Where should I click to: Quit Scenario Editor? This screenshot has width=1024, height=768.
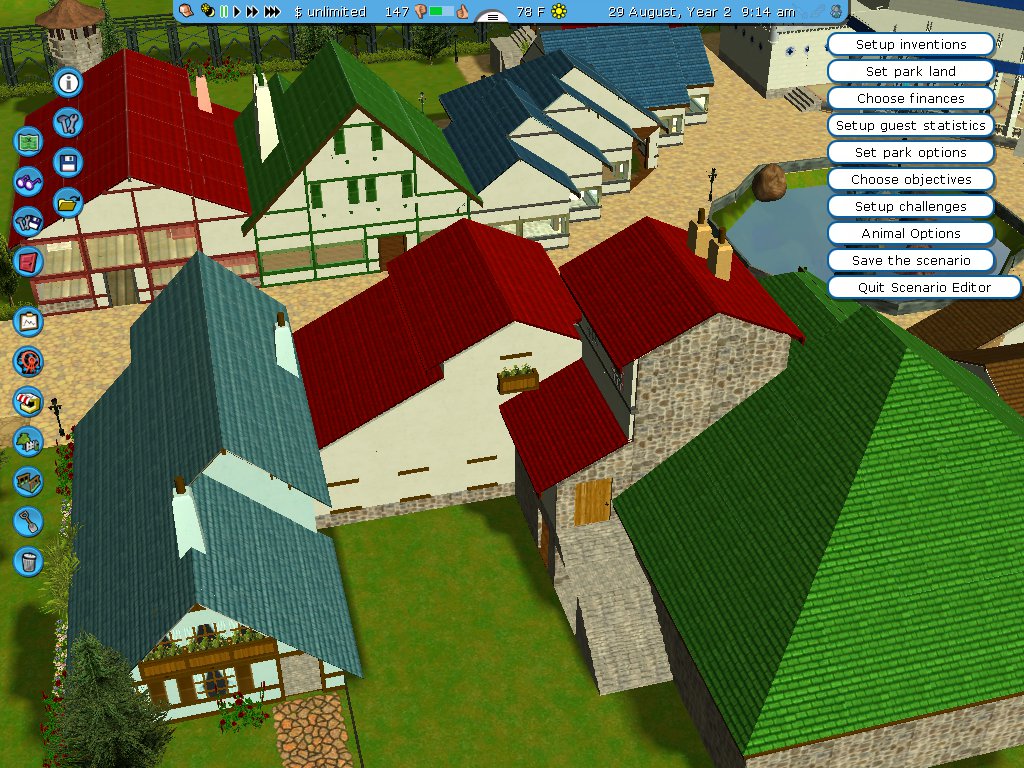click(x=924, y=288)
